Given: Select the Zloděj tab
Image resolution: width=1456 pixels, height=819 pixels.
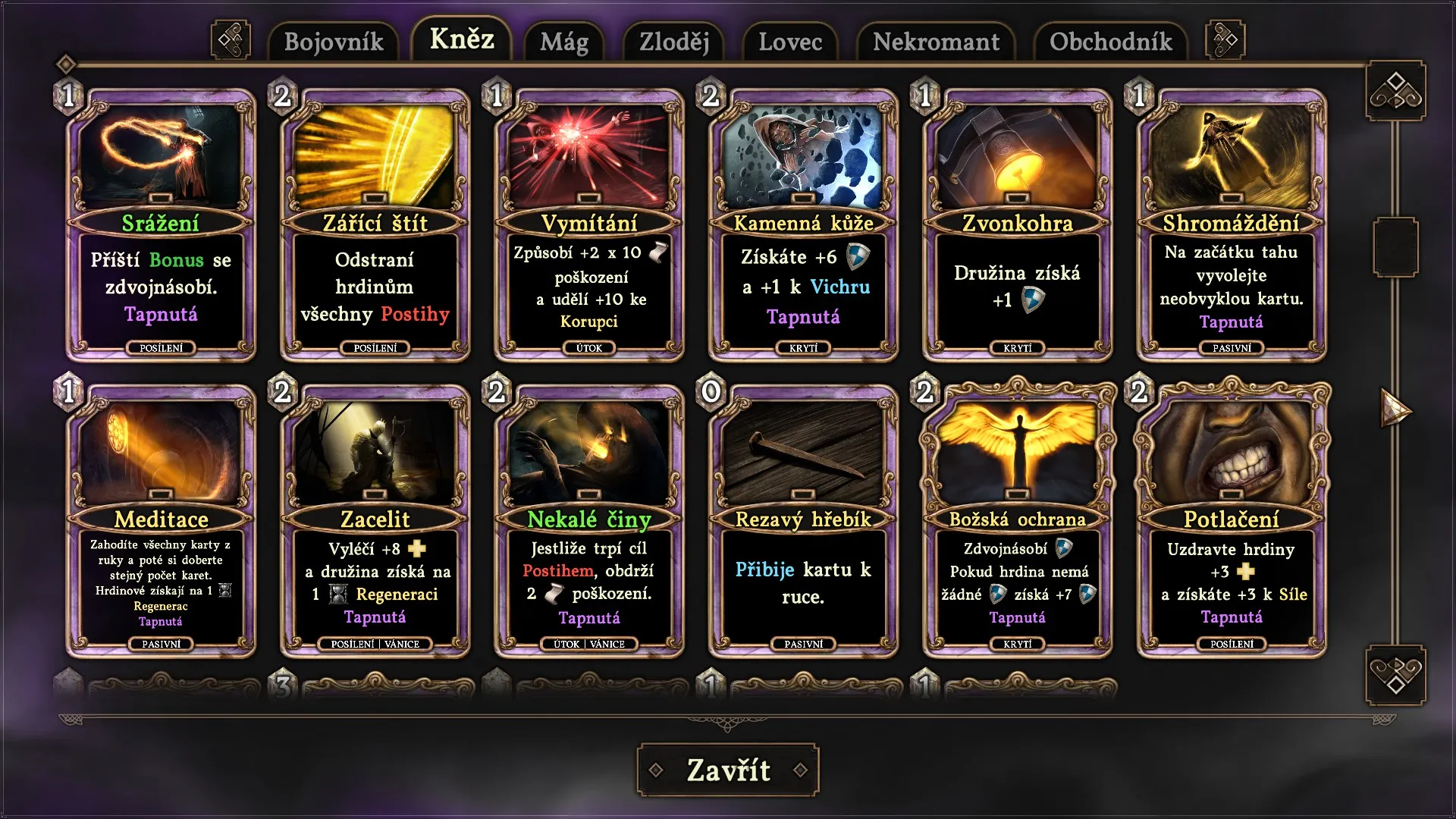Looking at the screenshot, I should tap(674, 42).
